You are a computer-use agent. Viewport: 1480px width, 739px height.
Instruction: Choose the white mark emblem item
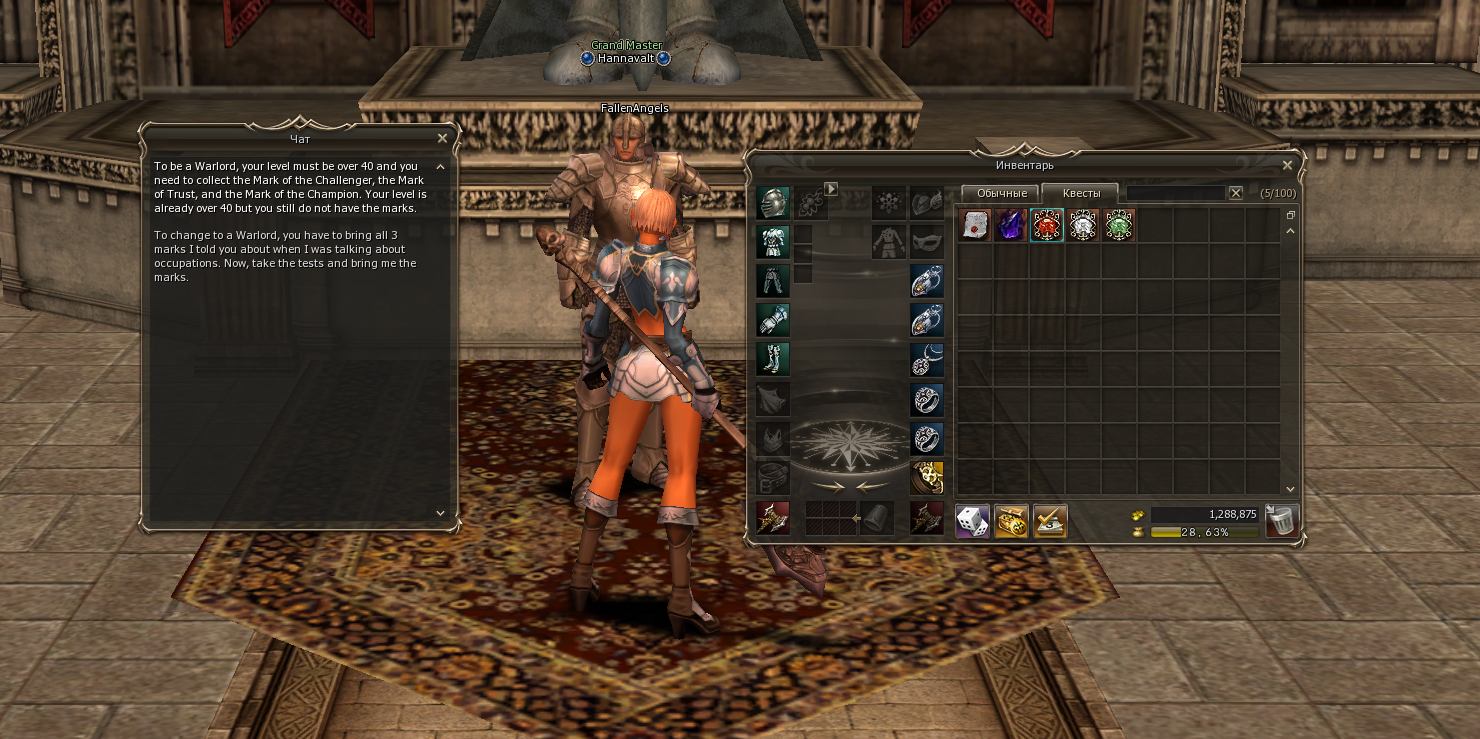1083,226
